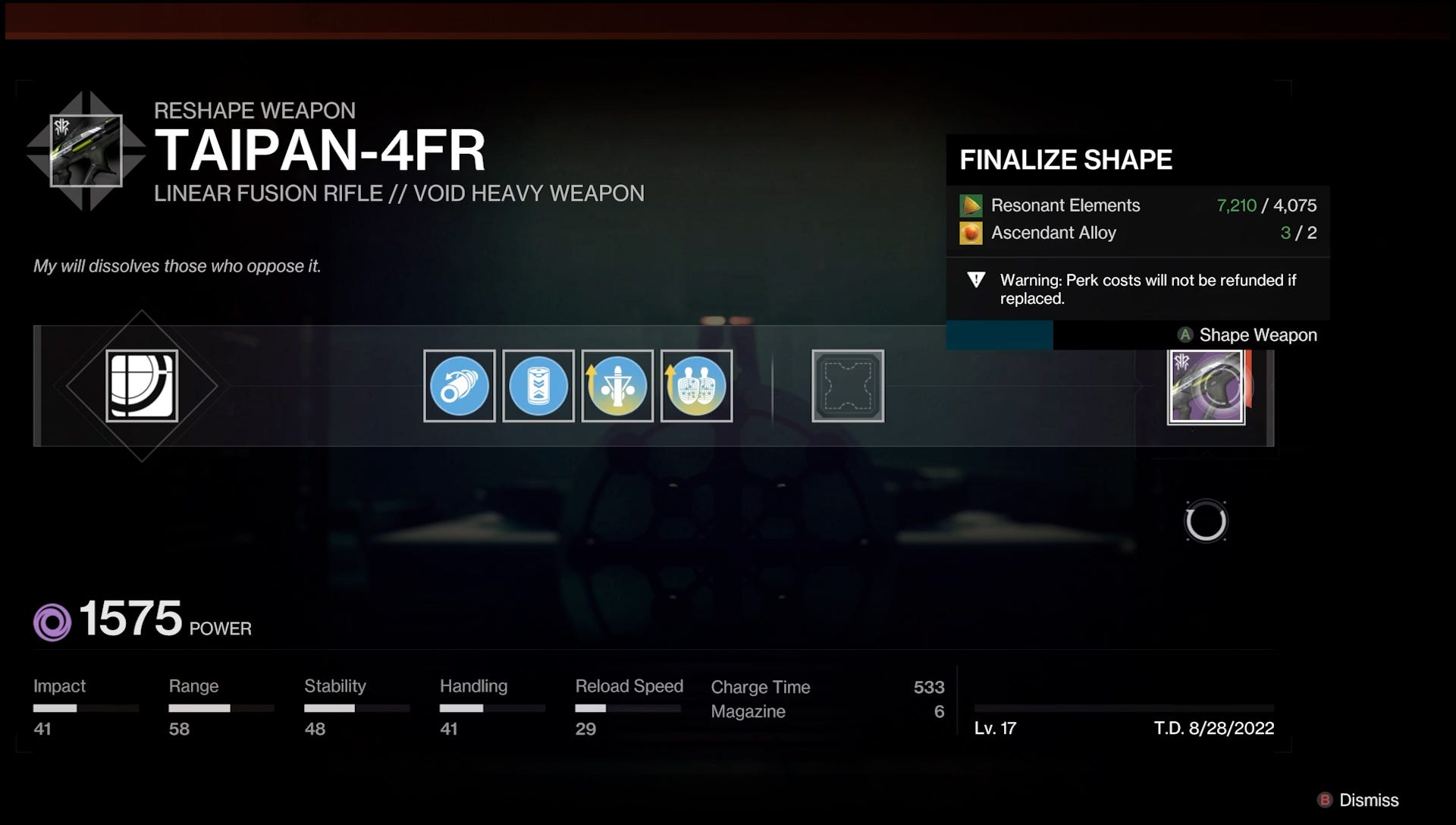
Task: Choose the enhanced stability trait perk
Action: 617,386
